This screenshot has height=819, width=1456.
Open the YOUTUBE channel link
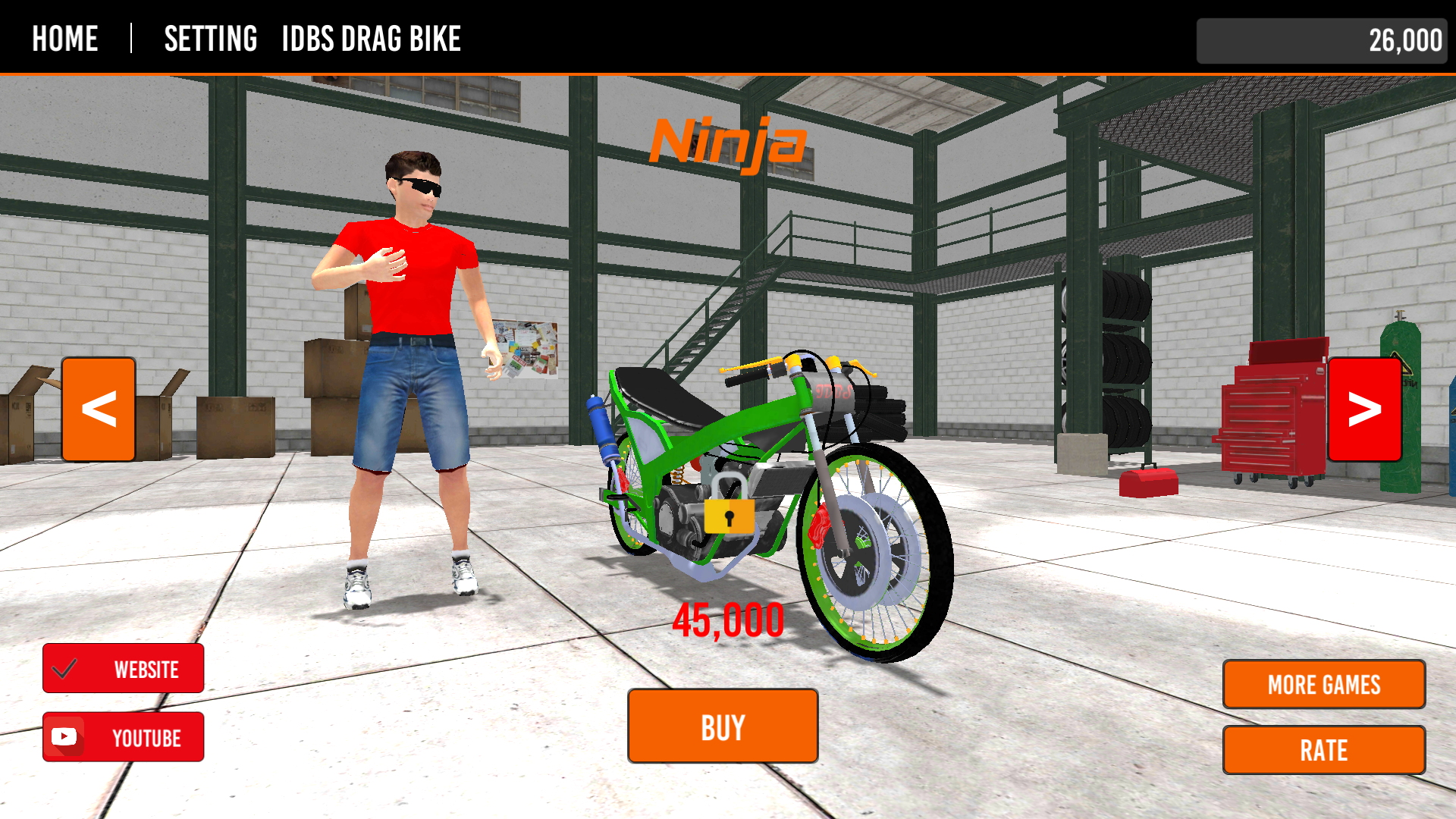[x=124, y=736]
